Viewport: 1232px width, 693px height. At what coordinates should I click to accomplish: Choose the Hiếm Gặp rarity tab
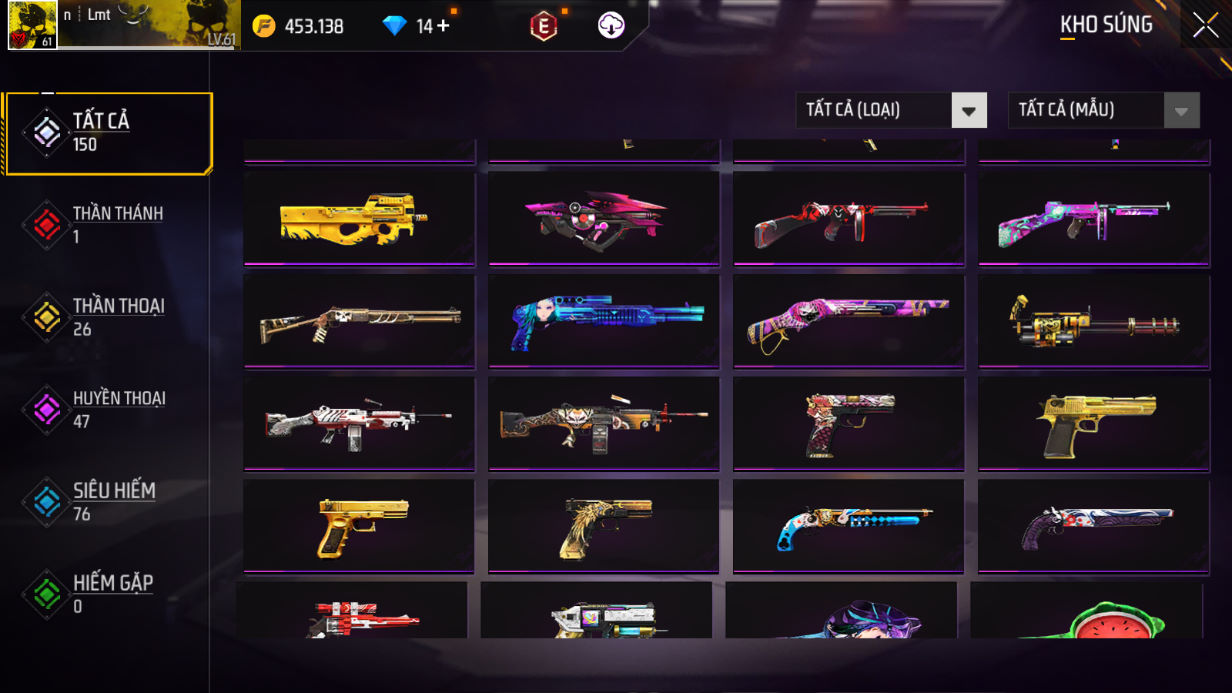[108, 594]
